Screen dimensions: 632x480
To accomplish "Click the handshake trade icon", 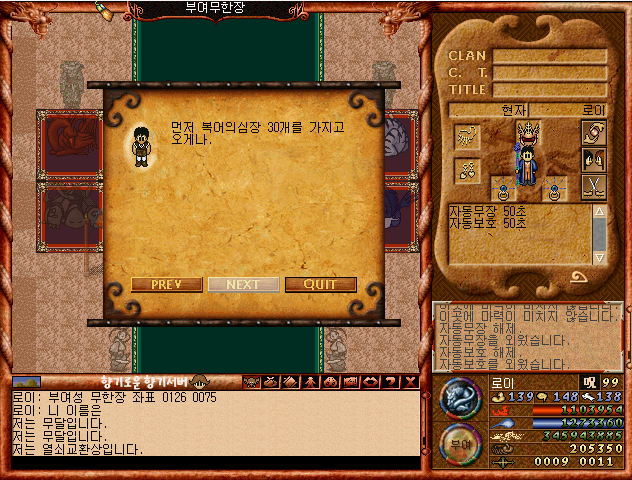I will click(594, 135).
